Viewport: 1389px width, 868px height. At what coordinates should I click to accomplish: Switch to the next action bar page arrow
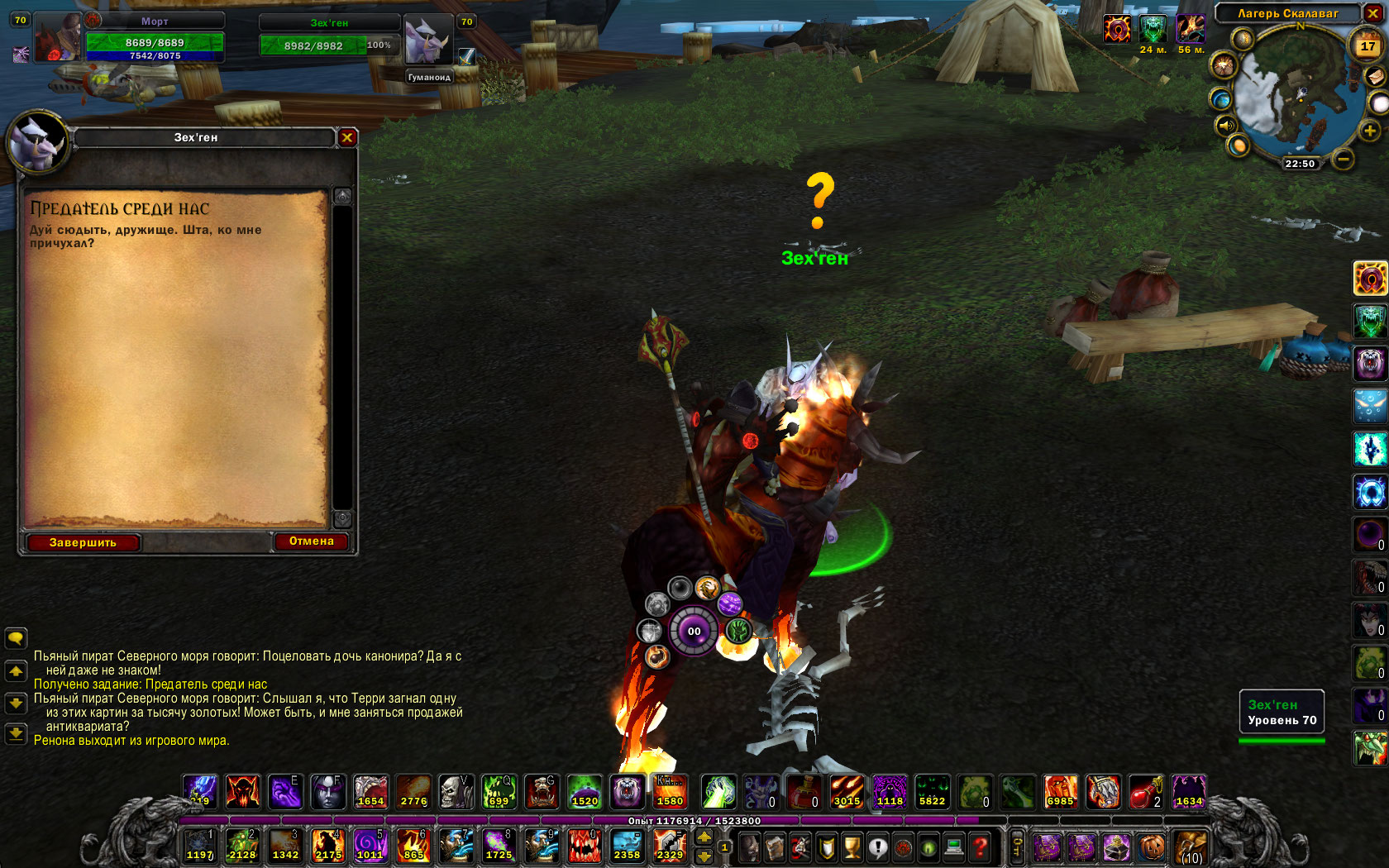pyautogui.click(x=704, y=837)
